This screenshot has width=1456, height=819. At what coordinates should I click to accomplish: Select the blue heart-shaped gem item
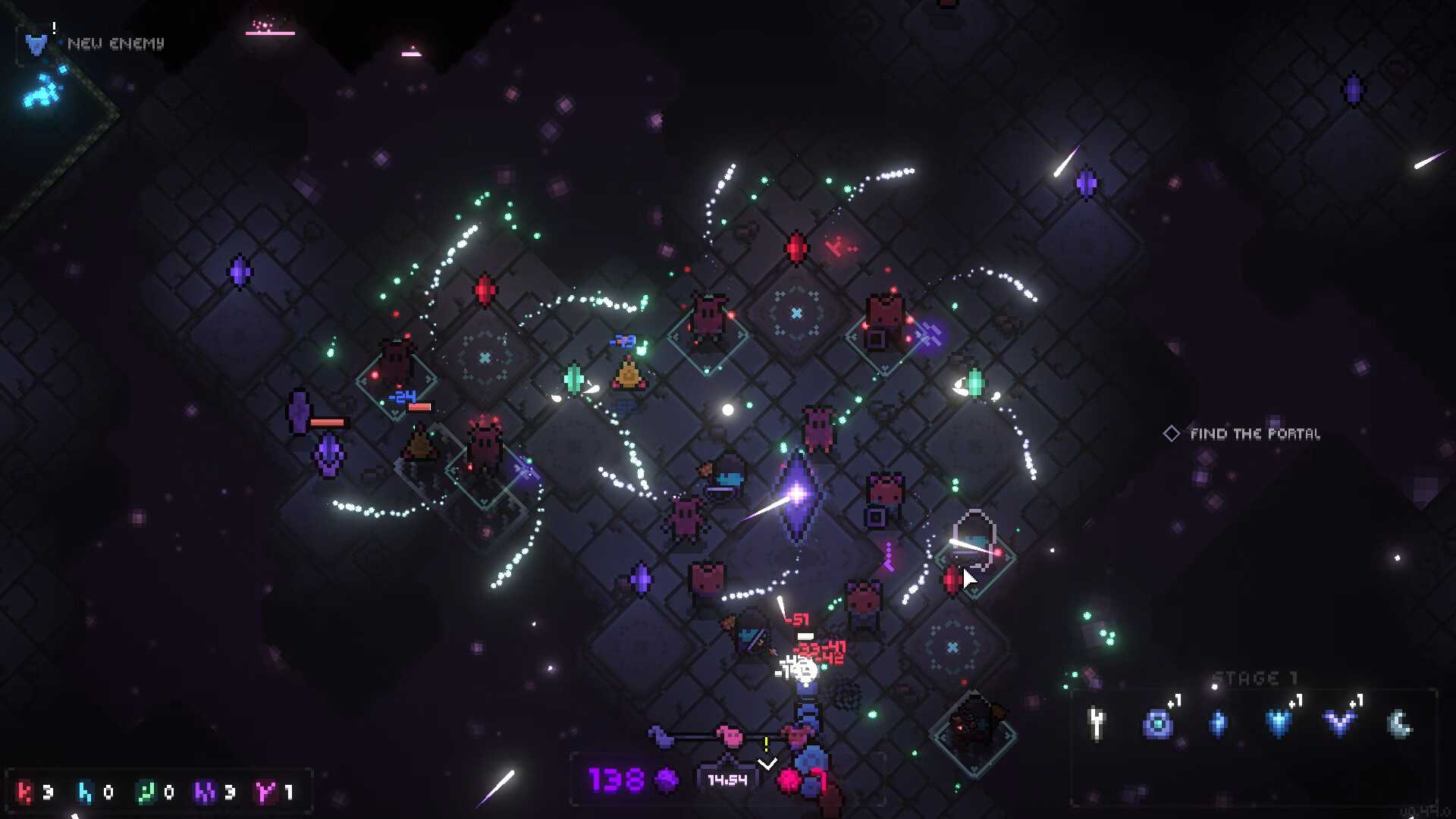pos(1279,724)
